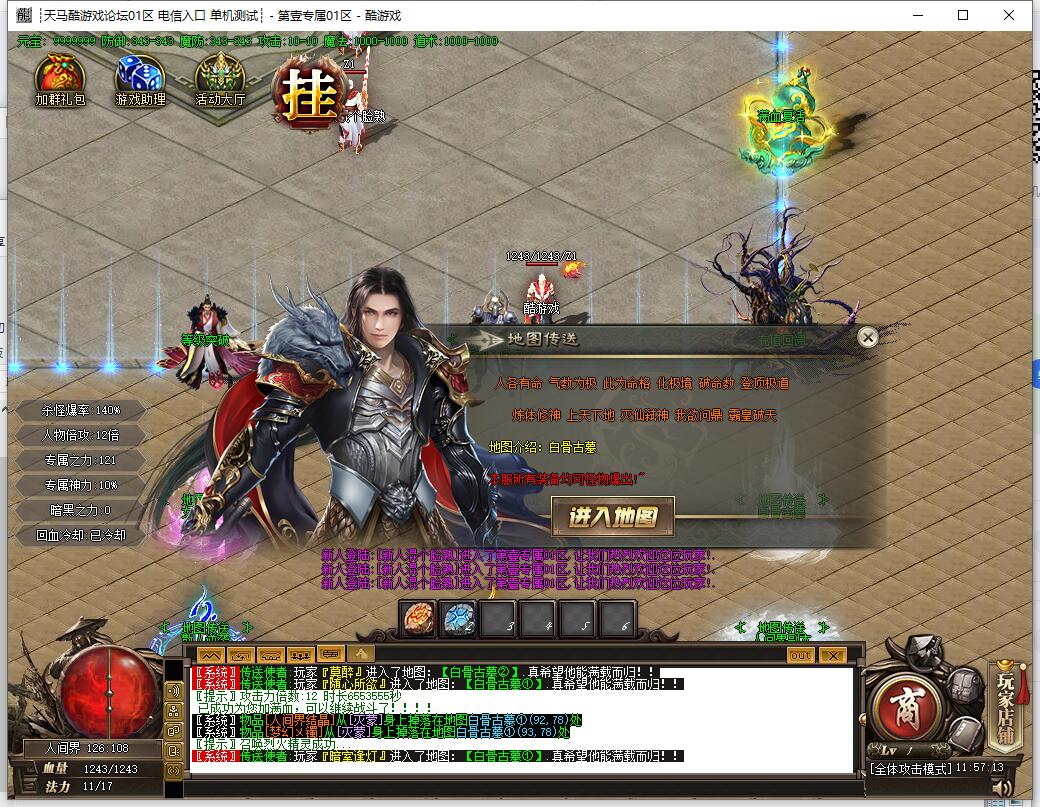Maximize the game window
This screenshot has width=1040, height=807.
click(963, 15)
